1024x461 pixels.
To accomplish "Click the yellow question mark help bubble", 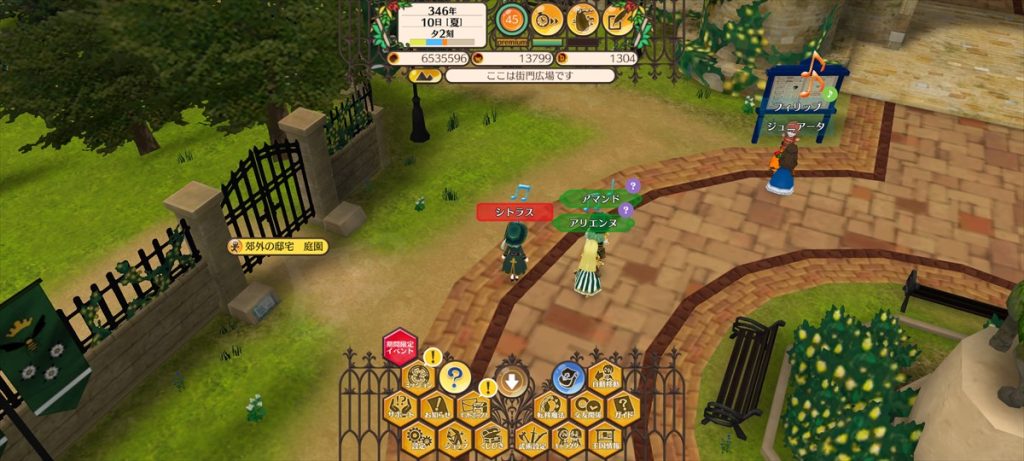I will [454, 377].
